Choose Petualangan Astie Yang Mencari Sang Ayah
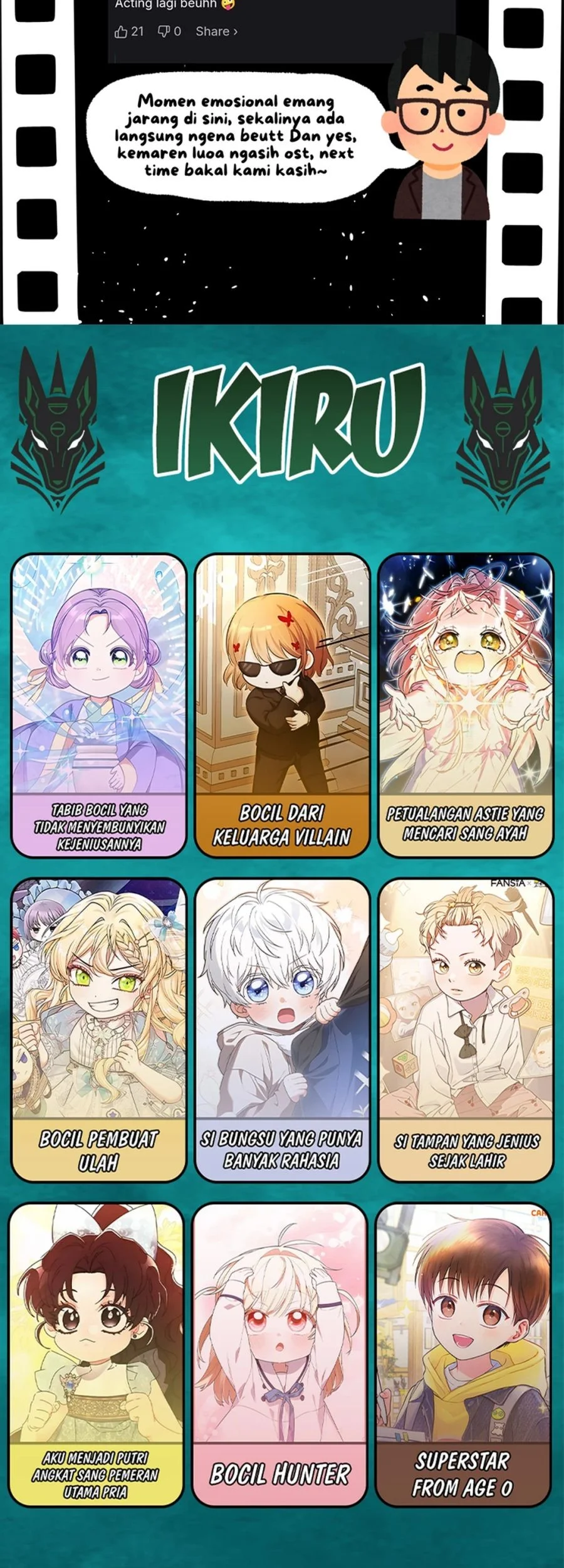 point(466,706)
